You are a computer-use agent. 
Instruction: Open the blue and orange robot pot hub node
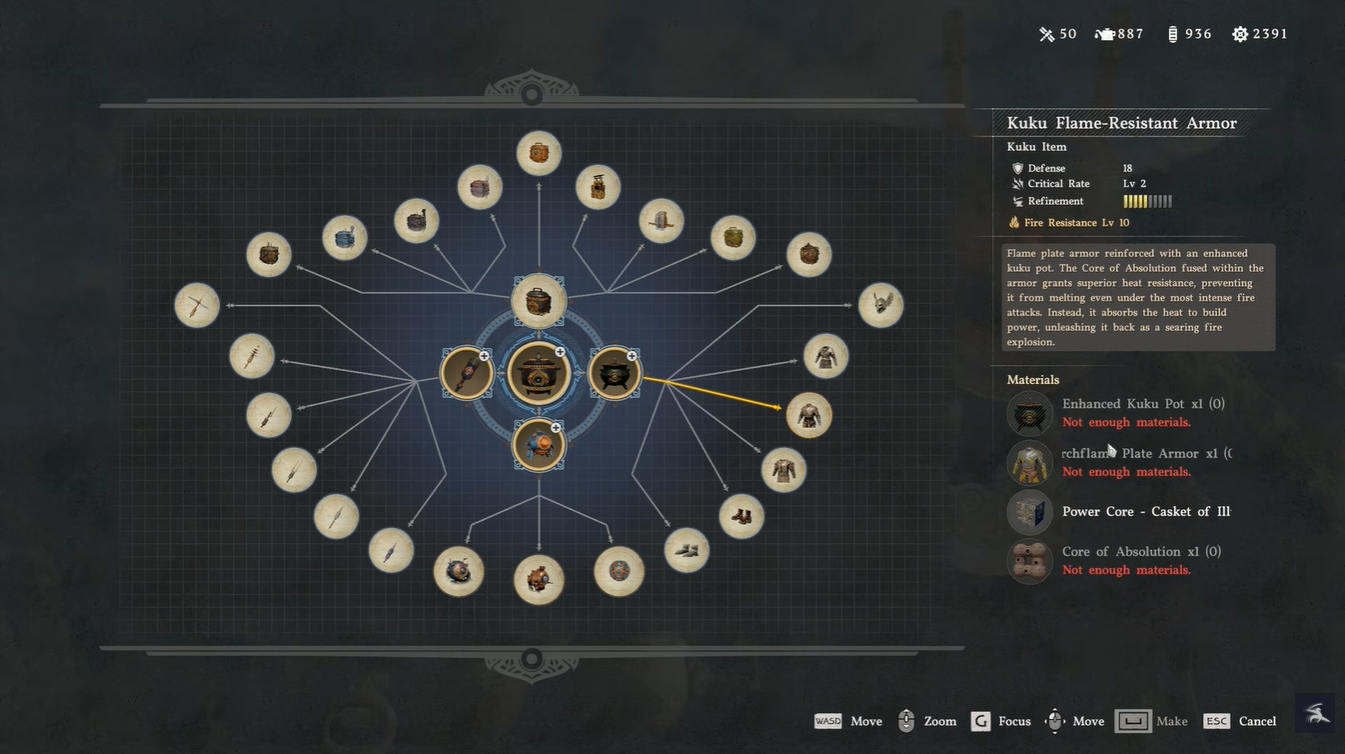pyautogui.click(x=539, y=444)
